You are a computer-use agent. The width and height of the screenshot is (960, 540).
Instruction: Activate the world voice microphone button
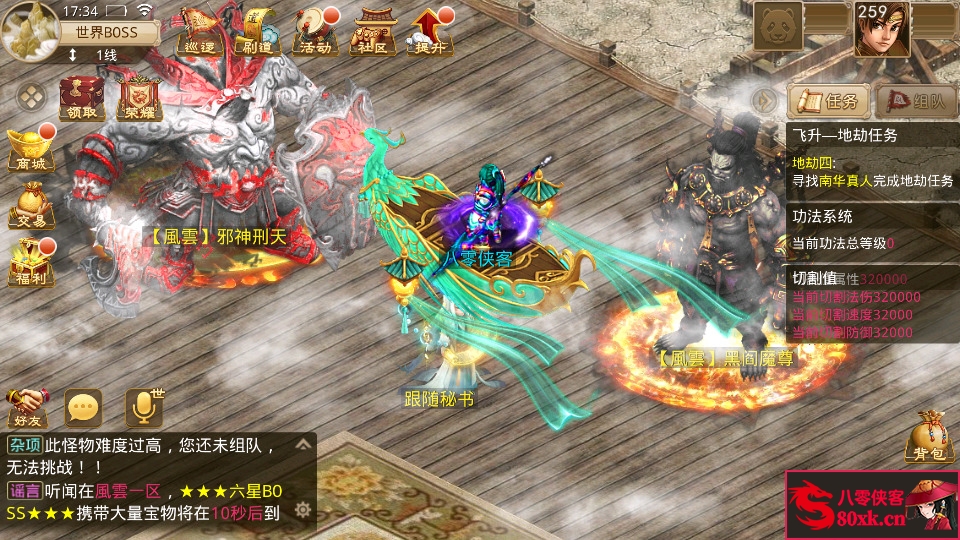coord(143,406)
